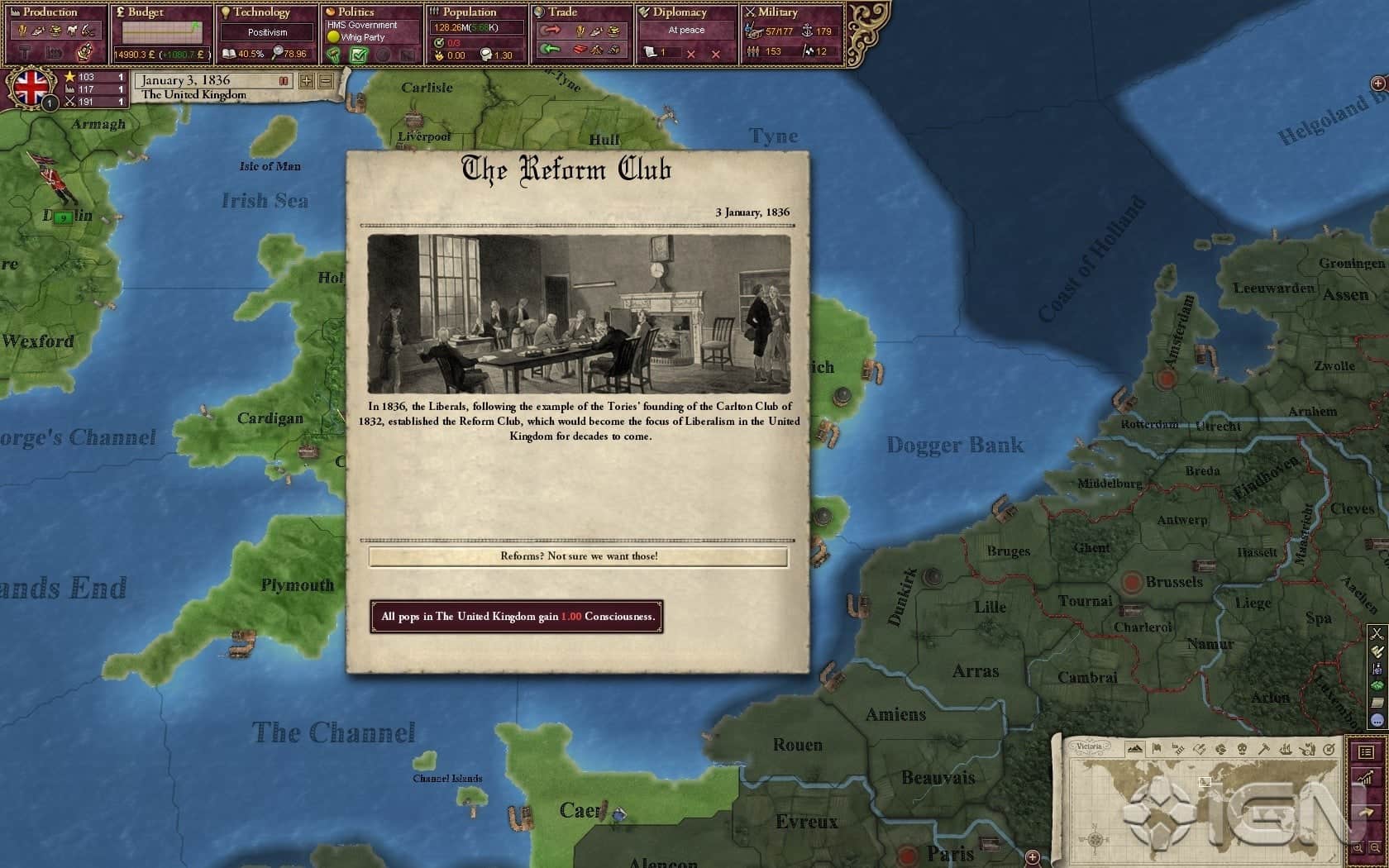Click the British flag to open country overview
Viewport: 1389px width, 868px height.
[31, 87]
